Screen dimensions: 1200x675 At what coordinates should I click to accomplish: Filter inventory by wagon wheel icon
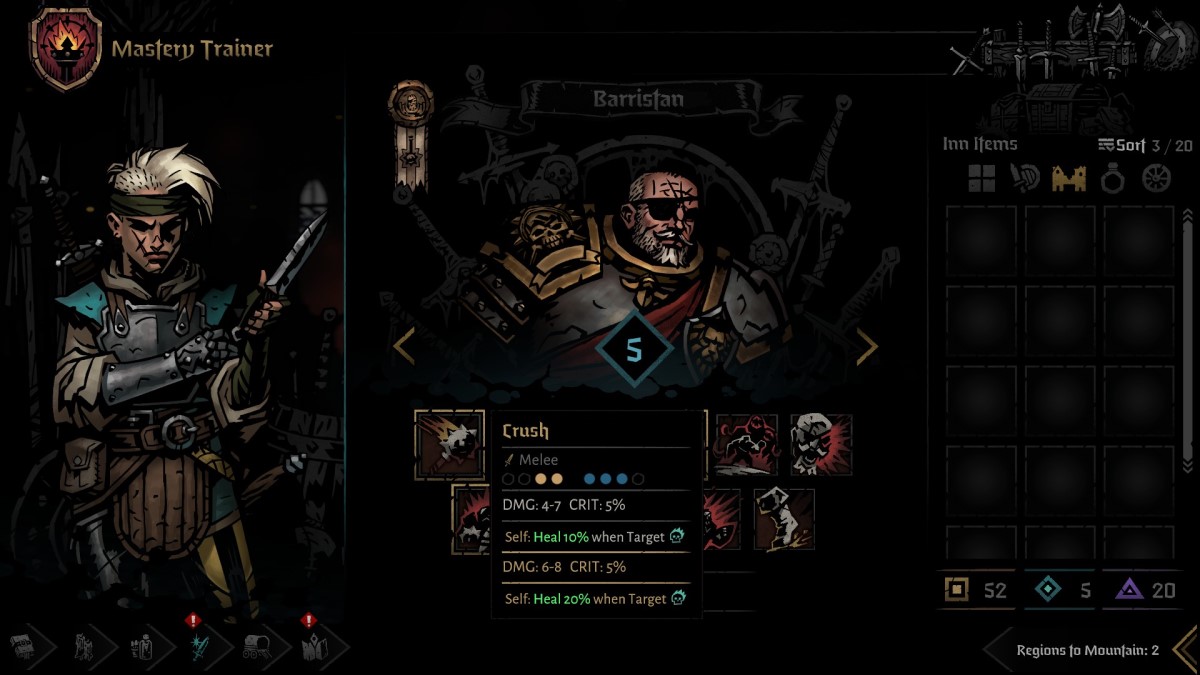[1157, 179]
